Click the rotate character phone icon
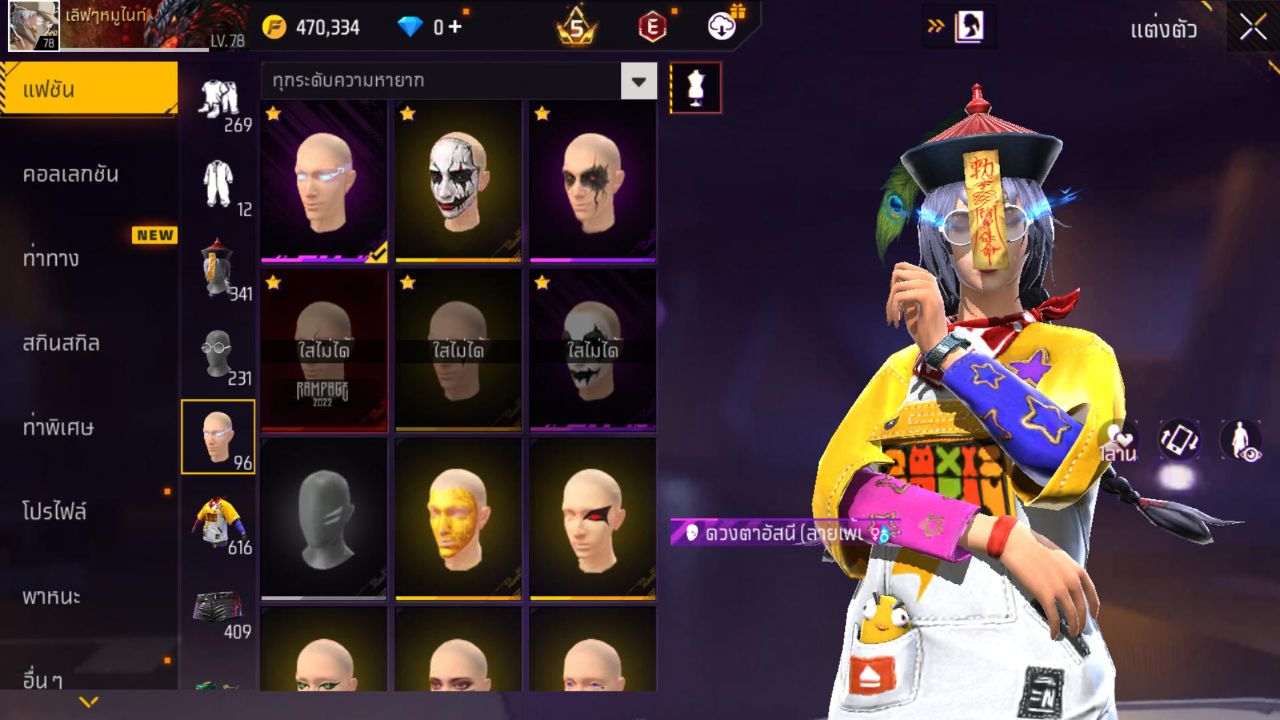Viewport: 1280px width, 720px height. (1177, 438)
